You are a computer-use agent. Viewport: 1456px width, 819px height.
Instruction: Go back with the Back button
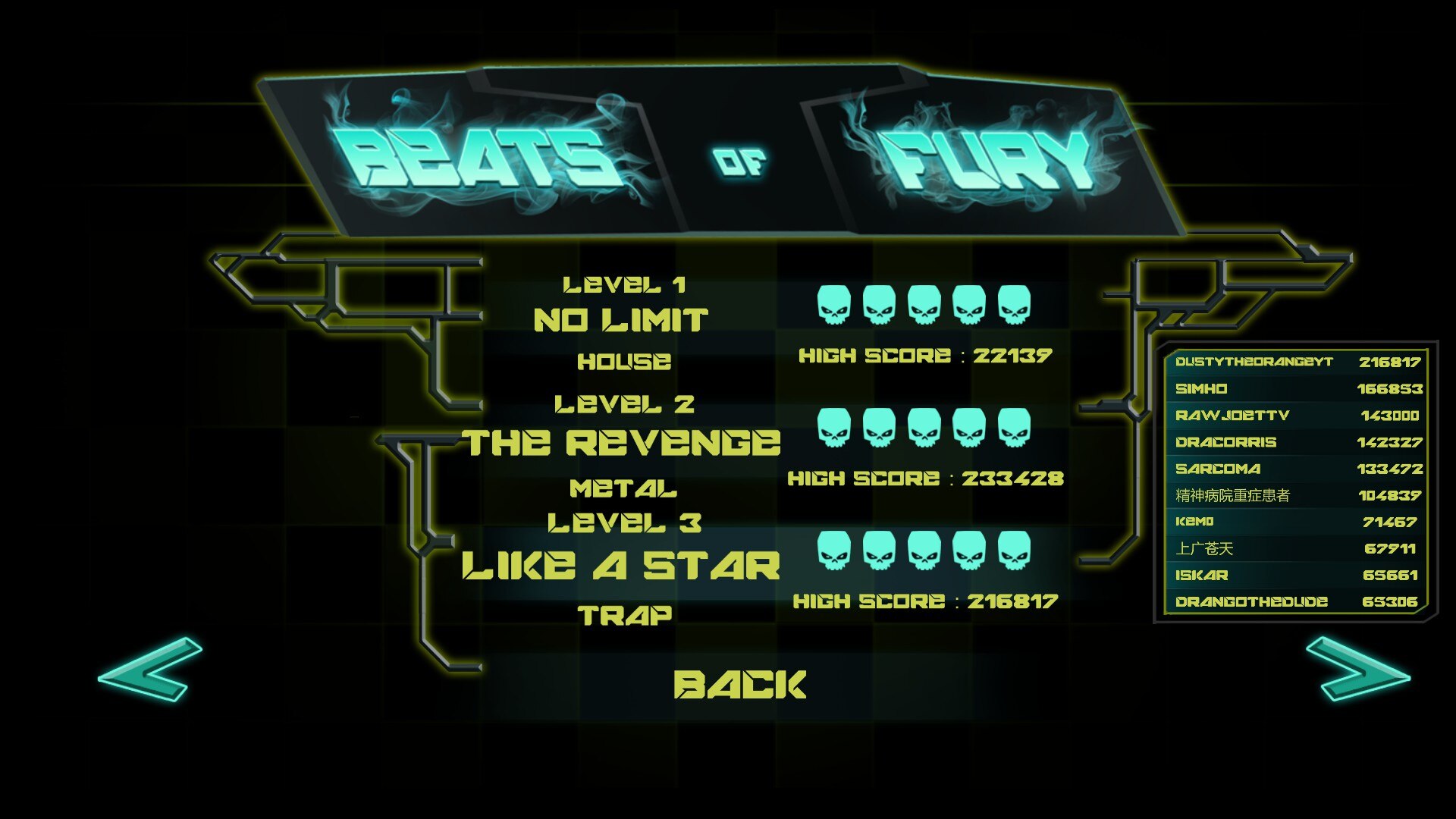click(739, 685)
